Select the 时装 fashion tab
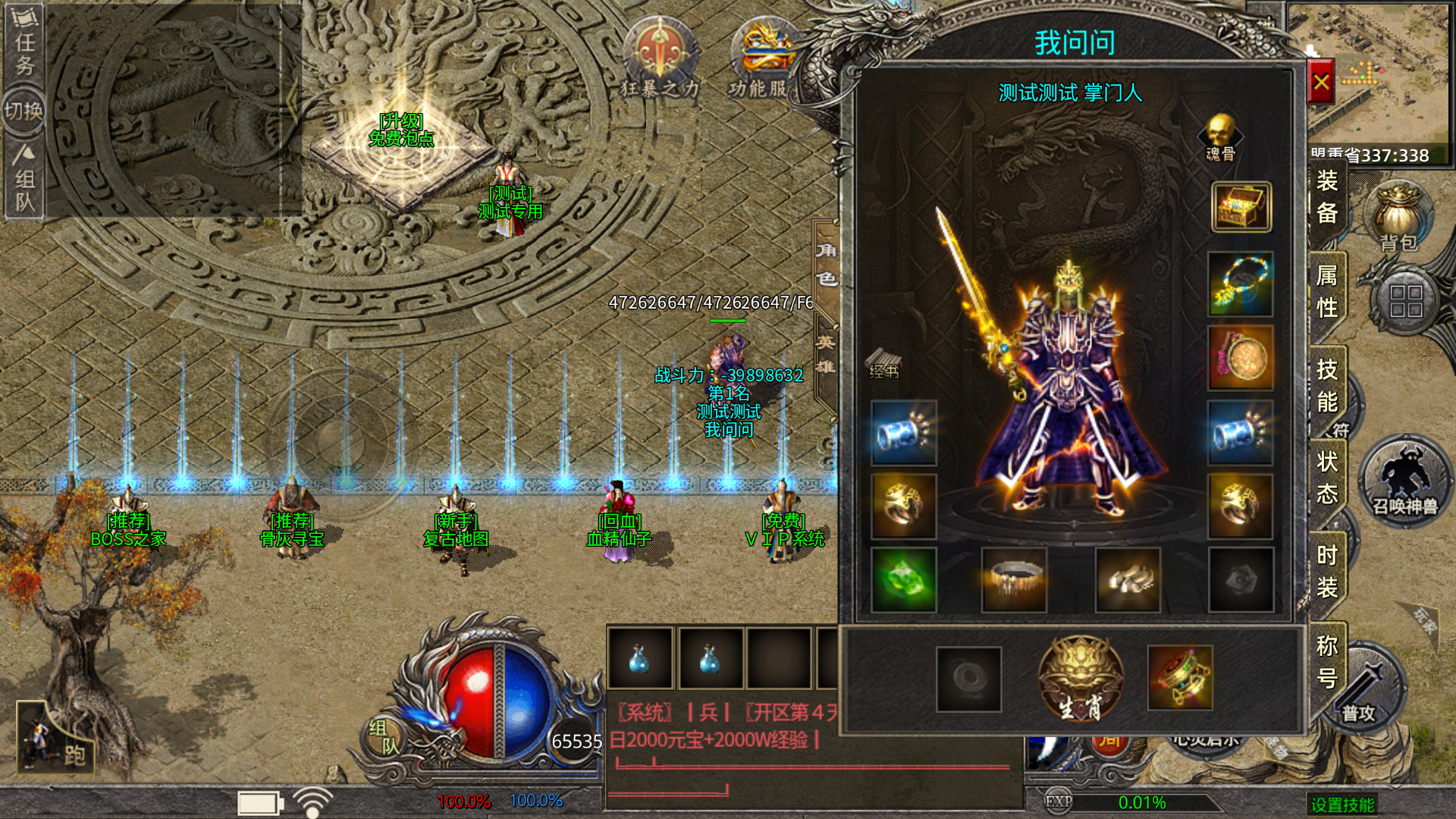The image size is (1456, 819). (x=1327, y=571)
